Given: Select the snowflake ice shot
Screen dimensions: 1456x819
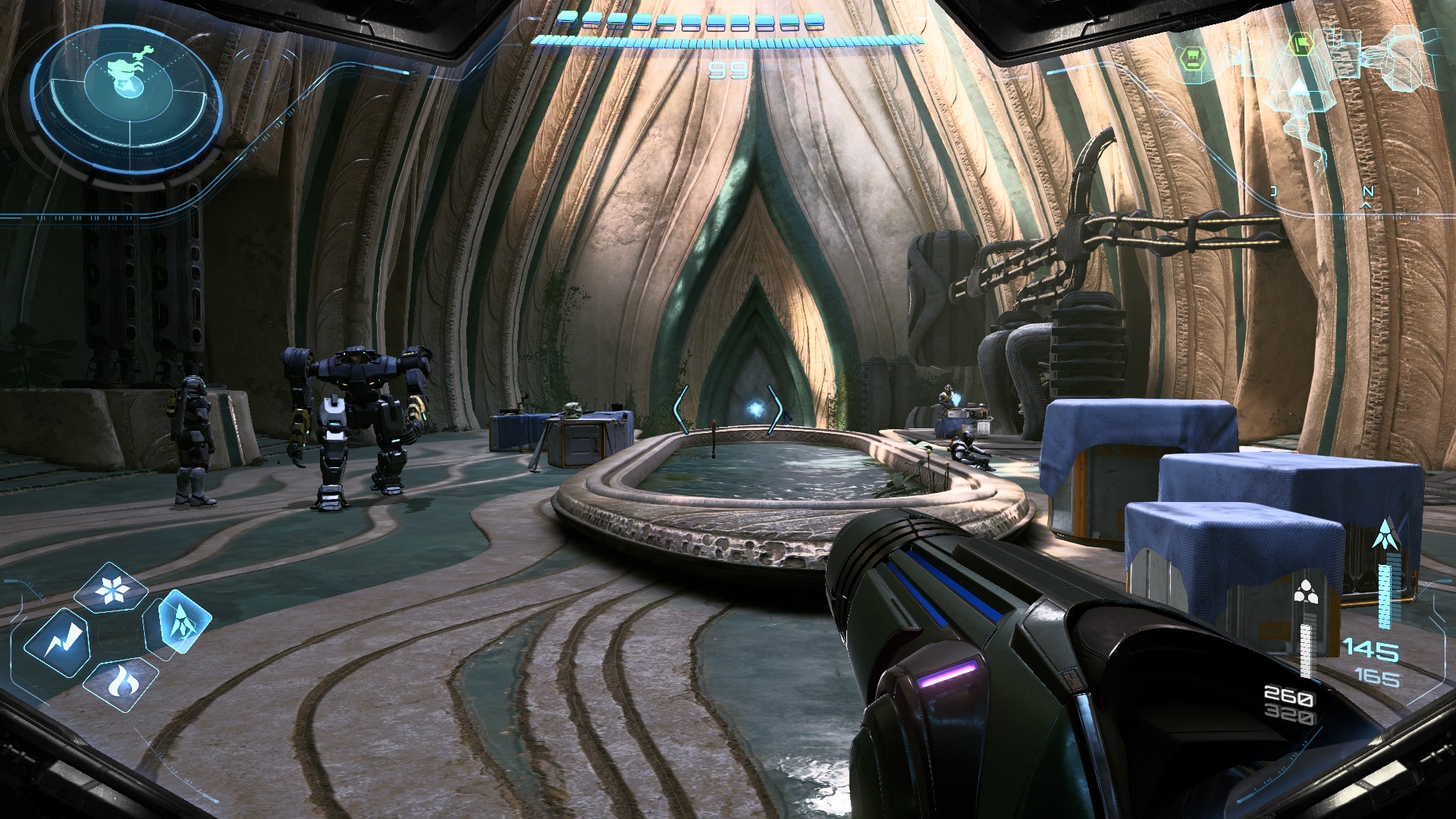Looking at the screenshot, I should [112, 589].
